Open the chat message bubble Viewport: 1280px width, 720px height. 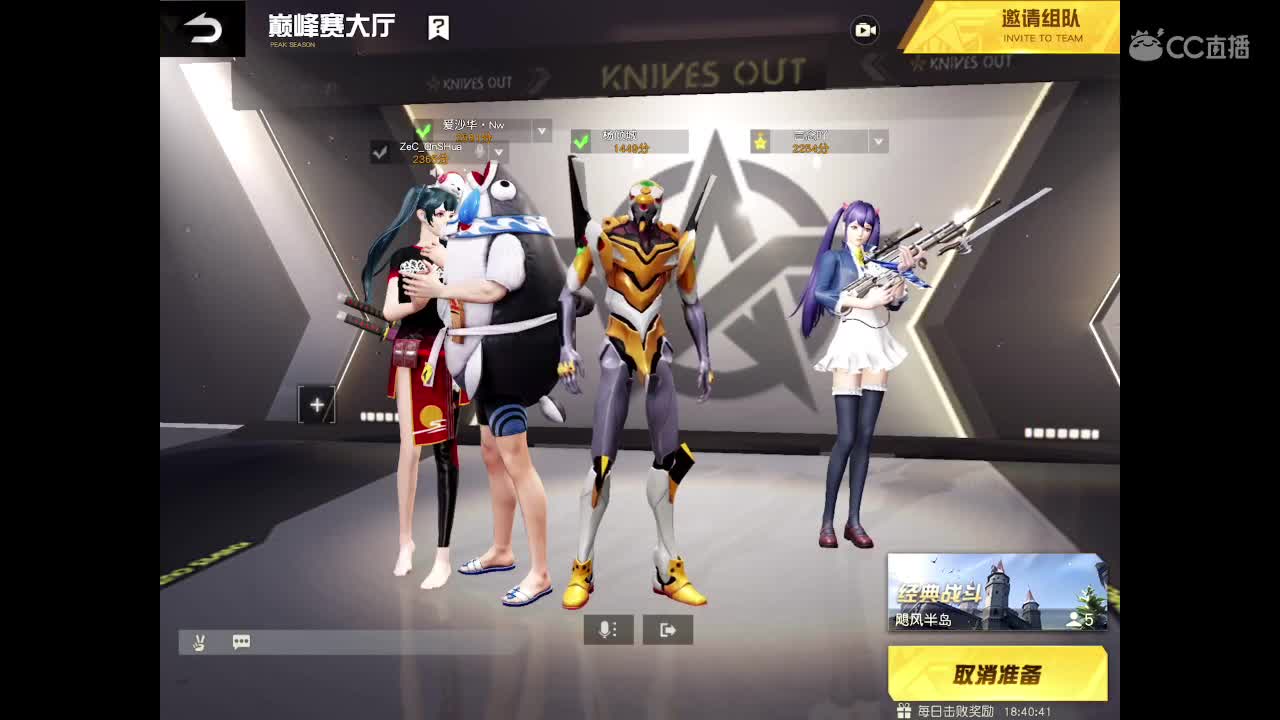(241, 641)
